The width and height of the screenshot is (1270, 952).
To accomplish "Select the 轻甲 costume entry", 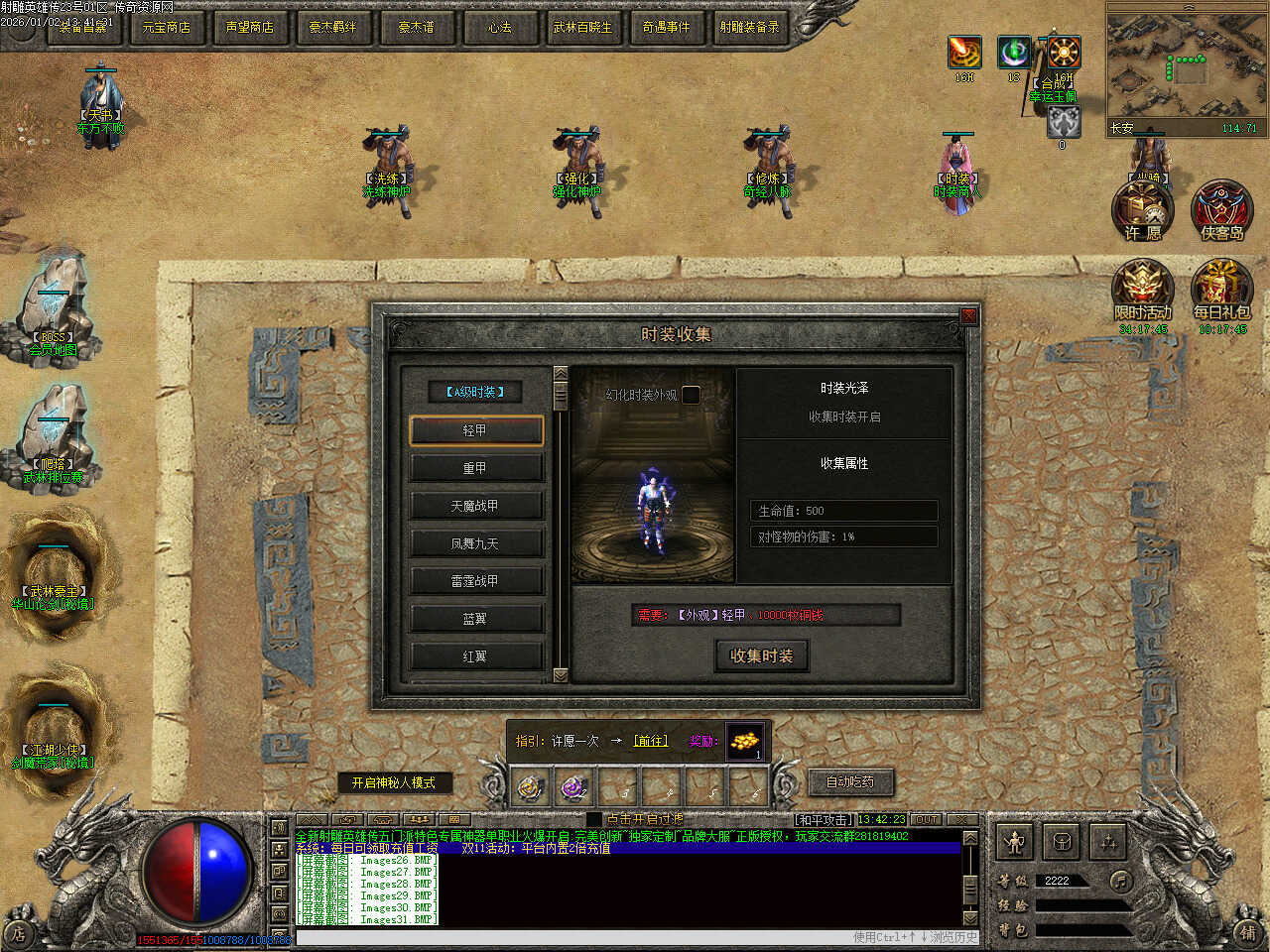I will point(475,430).
